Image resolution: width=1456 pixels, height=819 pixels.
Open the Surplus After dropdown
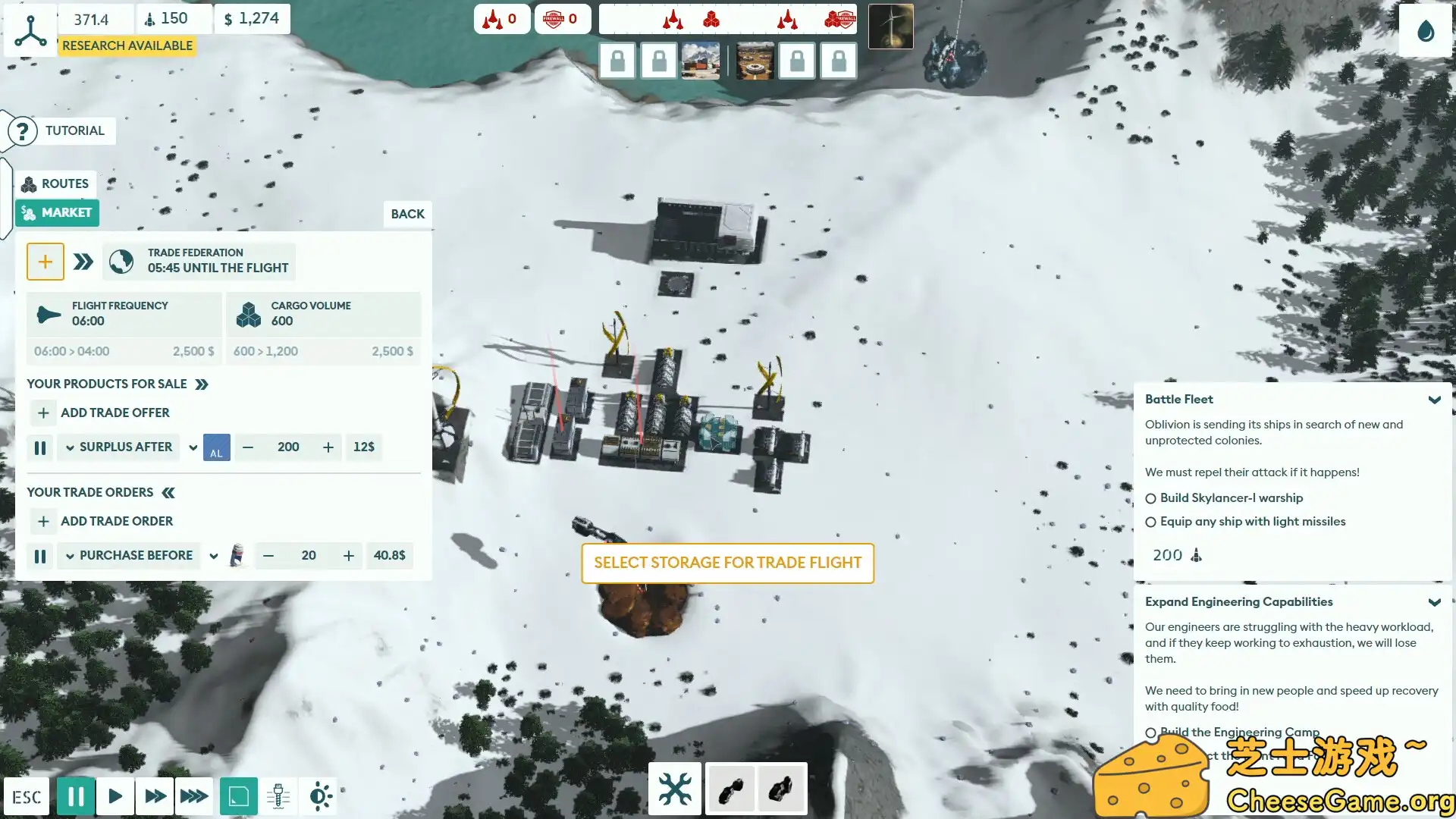(118, 447)
